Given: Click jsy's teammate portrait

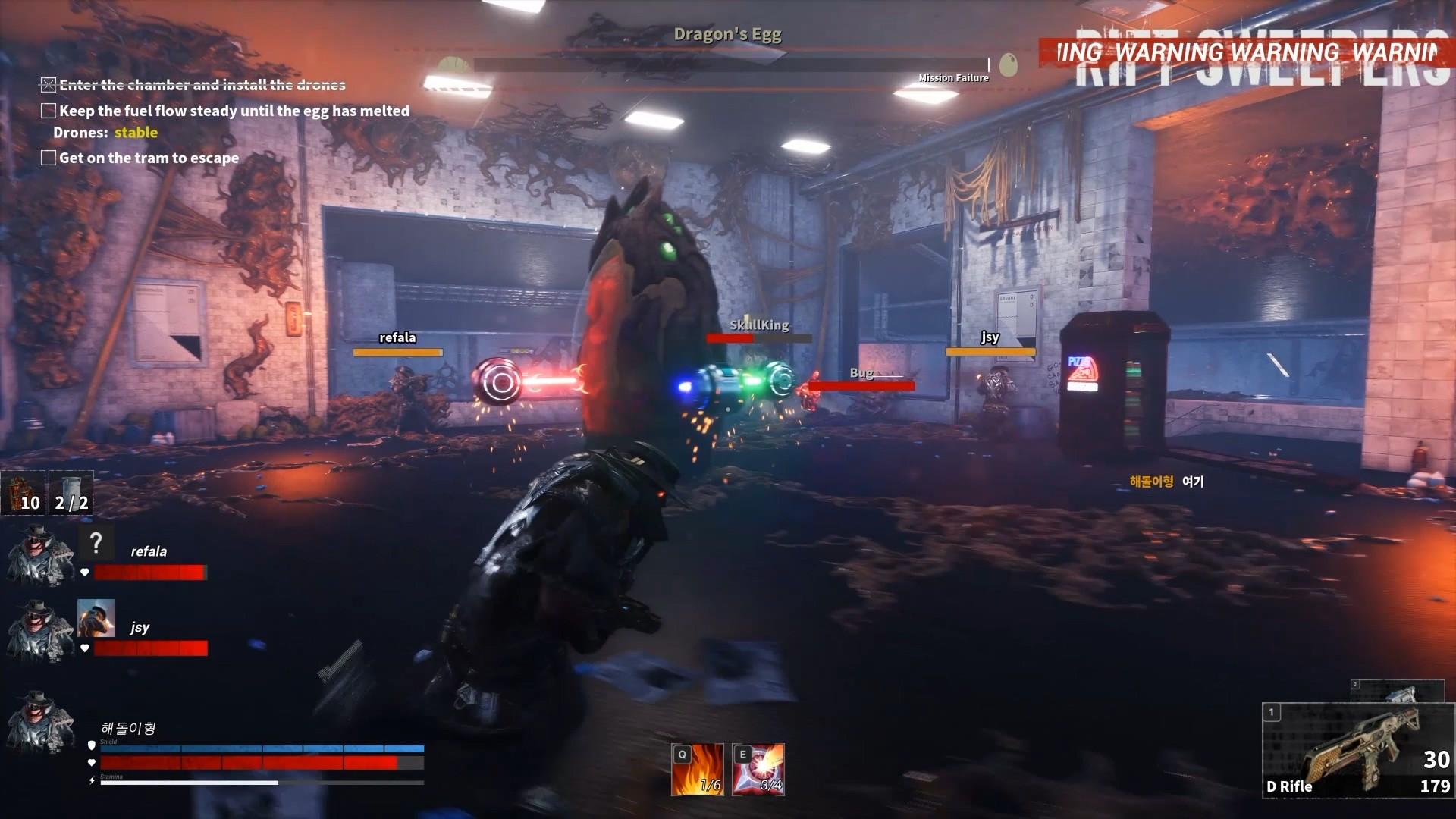Looking at the screenshot, I should [x=39, y=631].
